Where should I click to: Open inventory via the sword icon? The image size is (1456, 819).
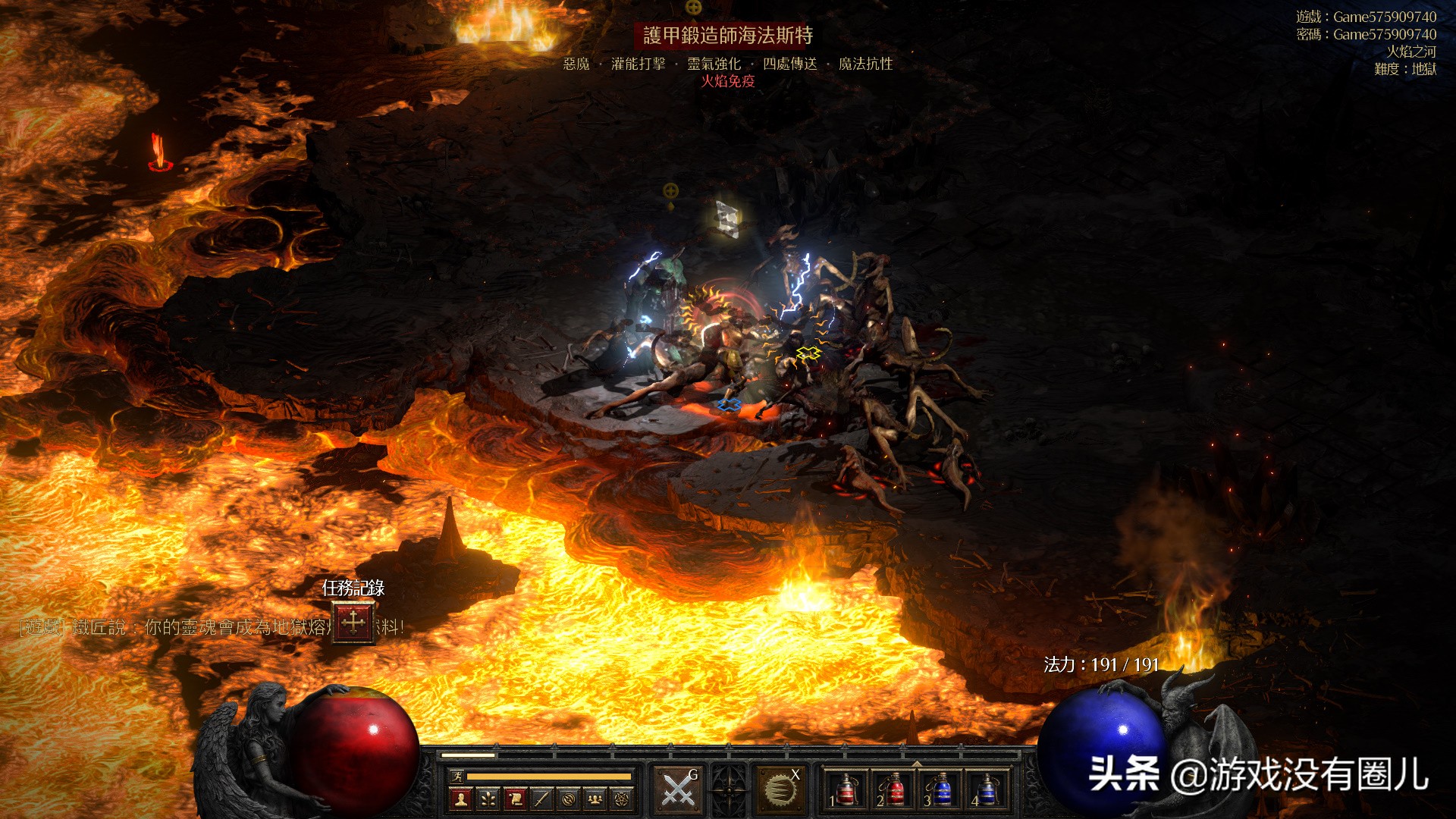pos(541,798)
